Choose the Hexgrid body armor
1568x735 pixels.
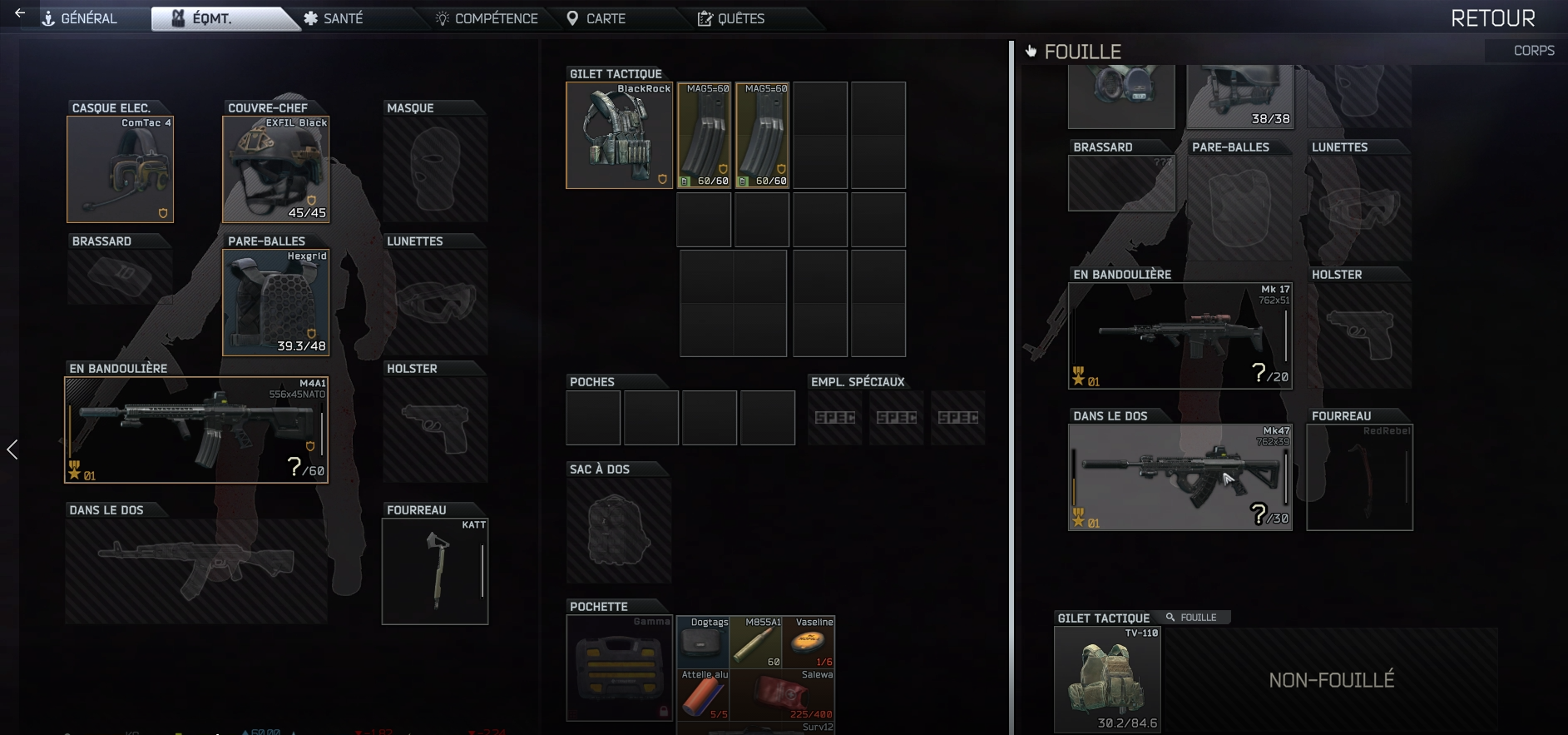[x=276, y=303]
